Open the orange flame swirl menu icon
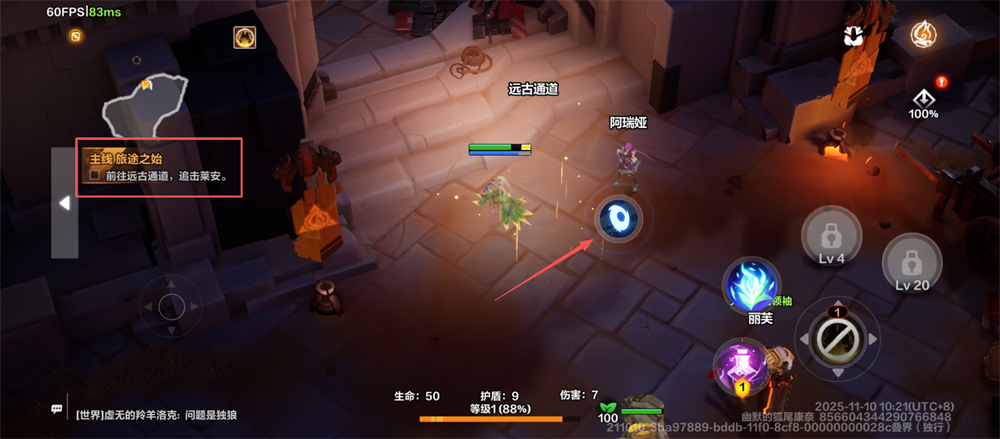This screenshot has width=1000, height=439. tap(923, 35)
